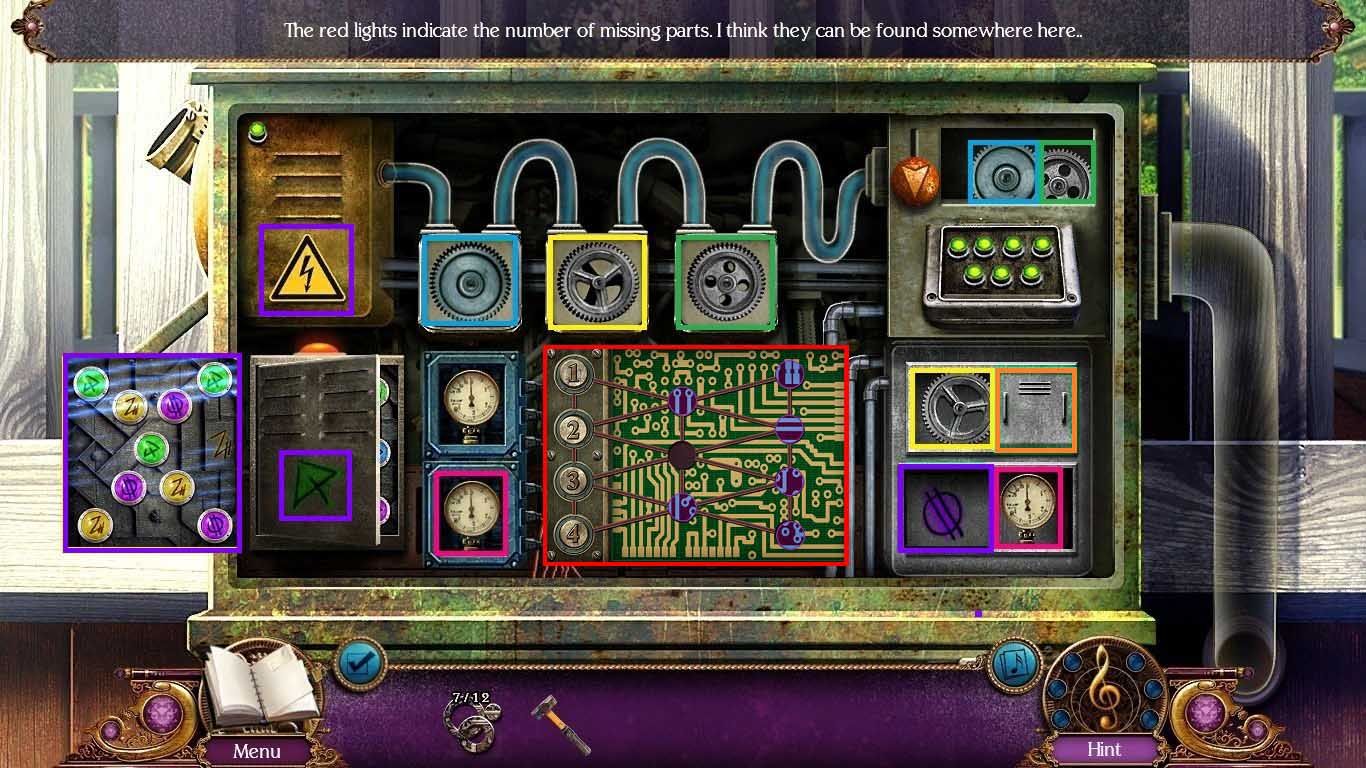Click the blue music note button
This screenshot has height=768, width=1366.
[x=1013, y=662]
